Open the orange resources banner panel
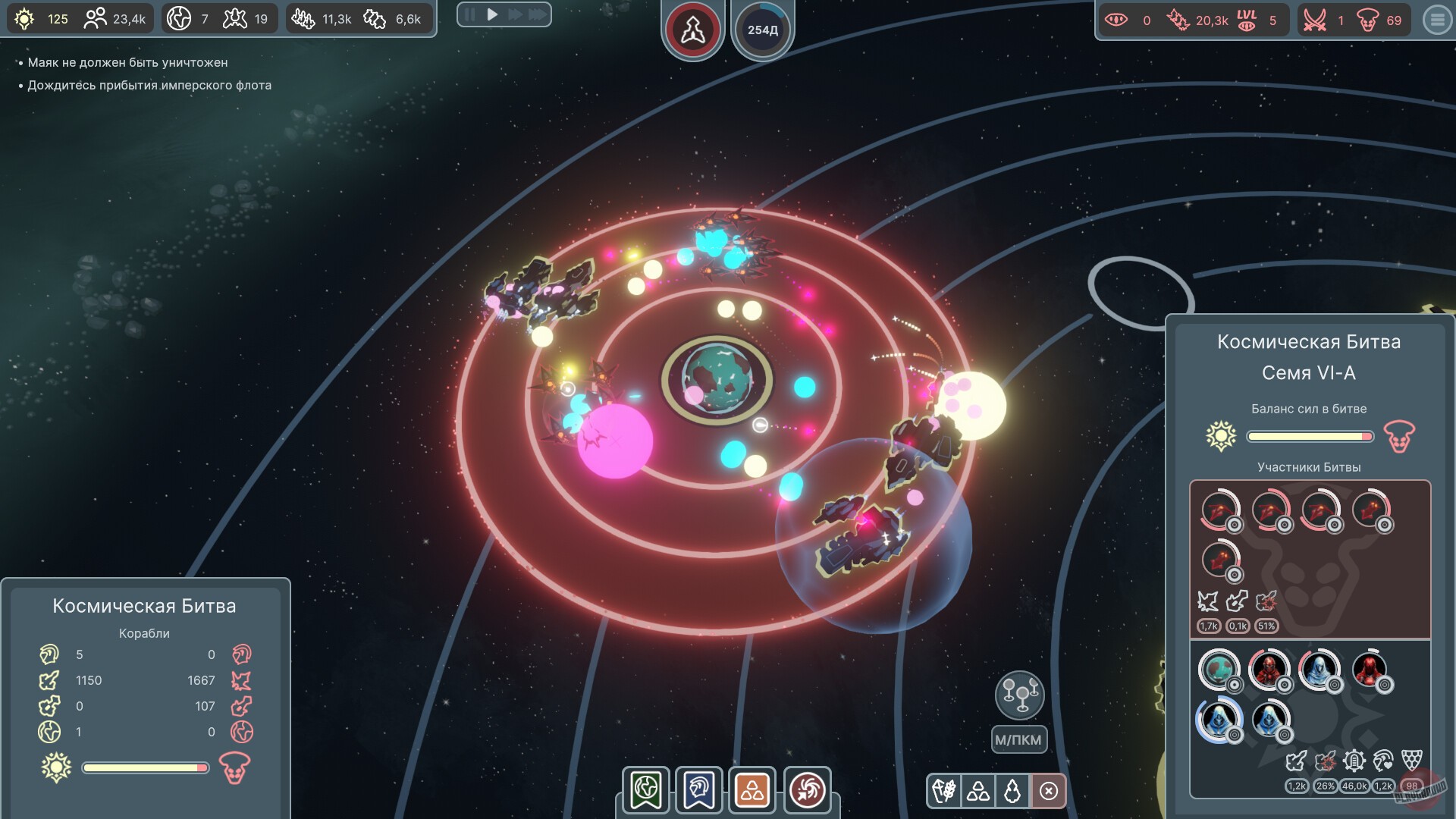This screenshot has height=819, width=1456. [753, 790]
